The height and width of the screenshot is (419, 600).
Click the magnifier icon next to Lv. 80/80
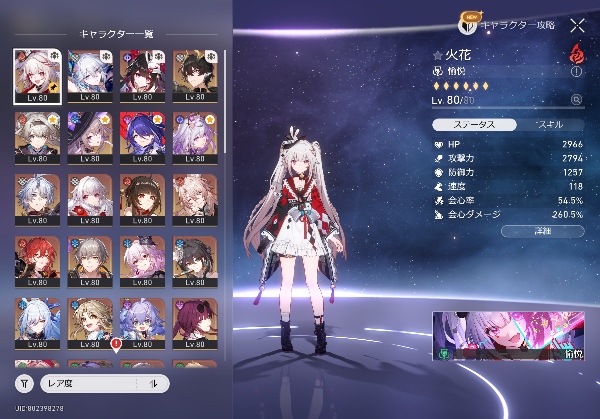[576, 100]
